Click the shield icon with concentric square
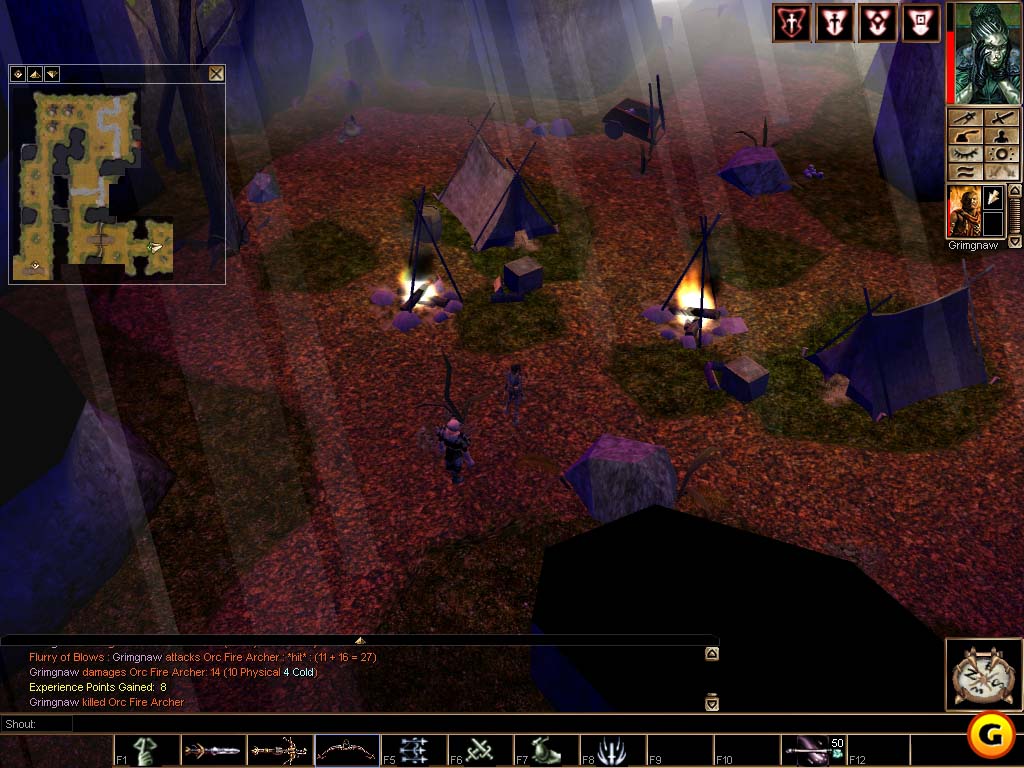1024x768 pixels. click(x=920, y=23)
